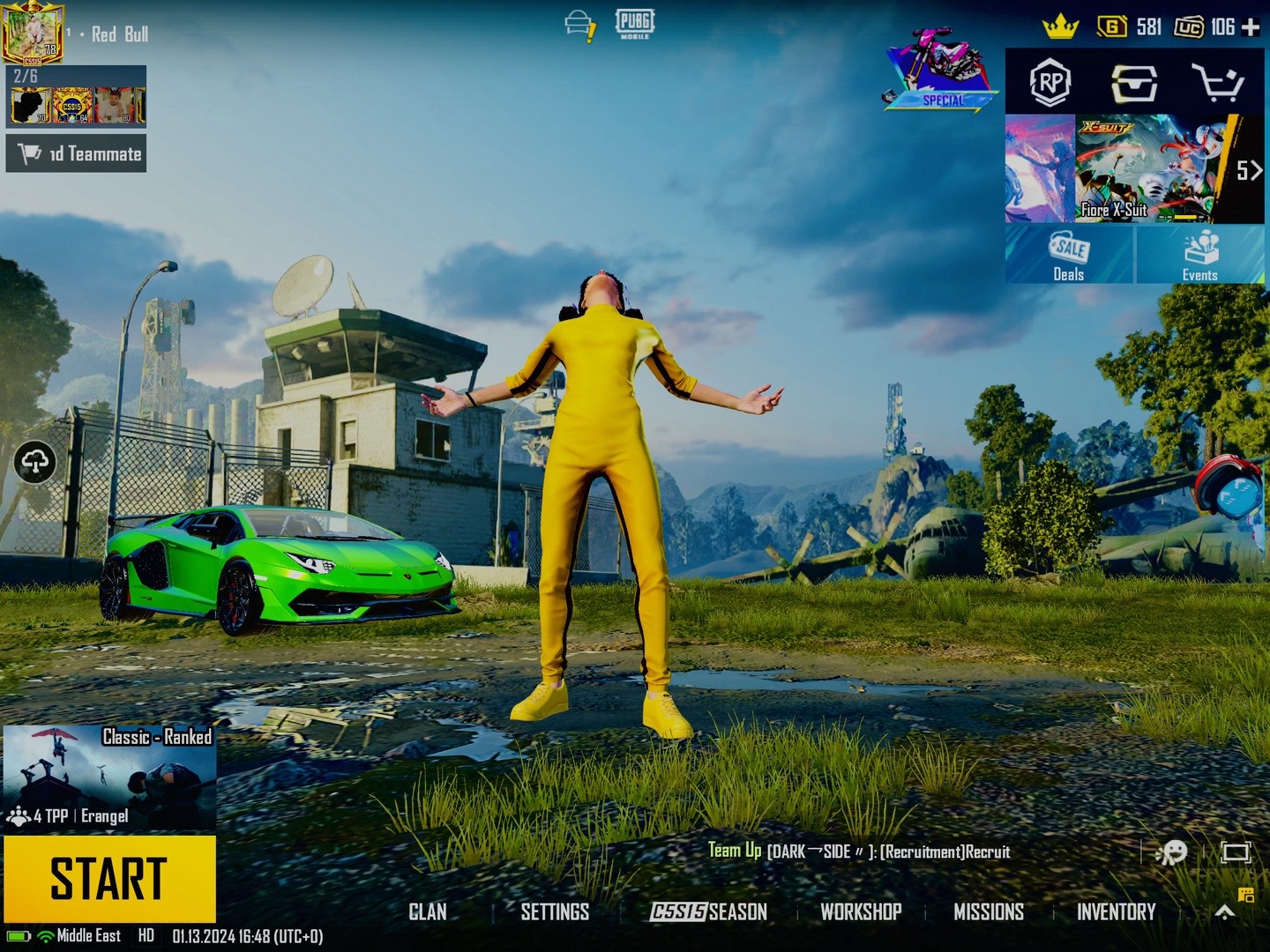Open the SPECIAL motorcycle offer
The width and height of the screenshot is (1270, 952).
[941, 71]
